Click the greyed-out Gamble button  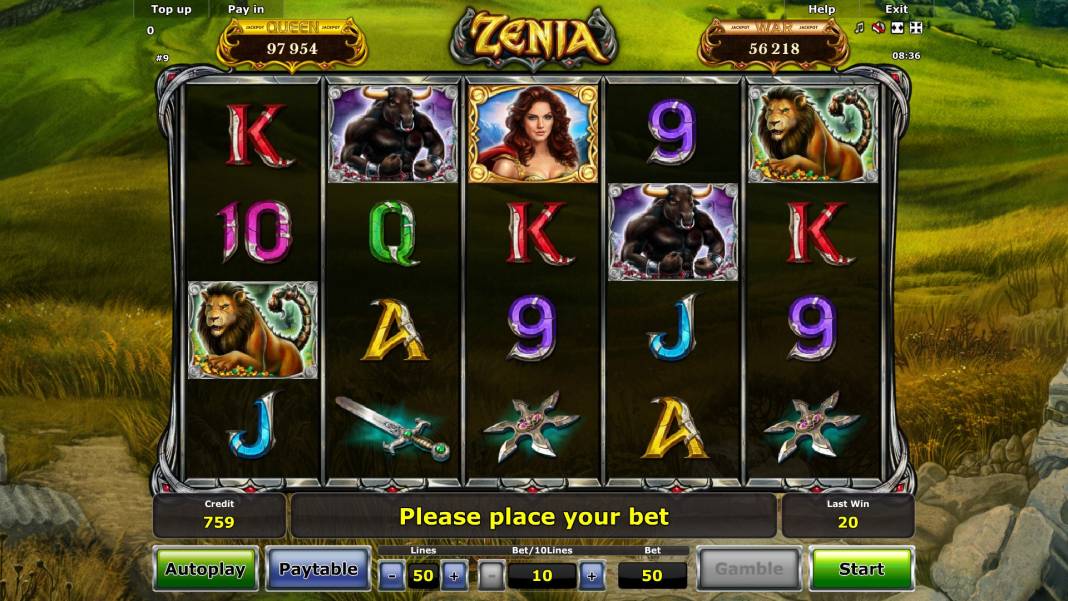click(x=748, y=569)
